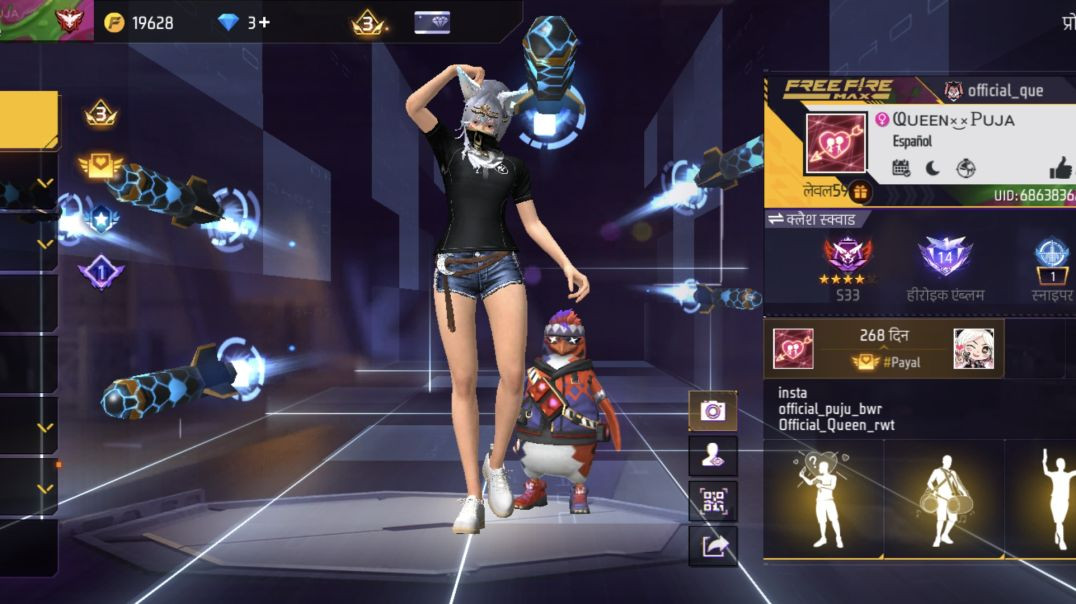The height and width of the screenshot is (604, 1076).
Task: Share the profile with the arrow button
Action: tap(712, 546)
